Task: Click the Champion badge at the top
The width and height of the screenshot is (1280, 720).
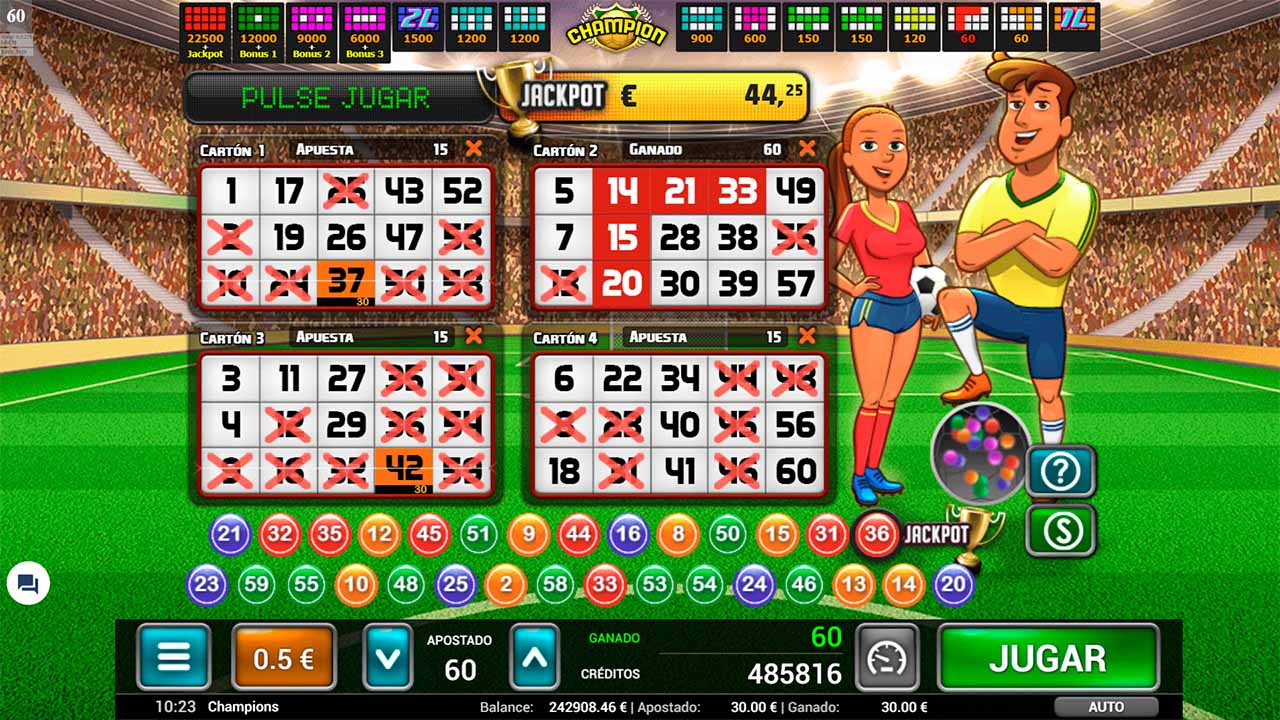Action: (x=617, y=27)
